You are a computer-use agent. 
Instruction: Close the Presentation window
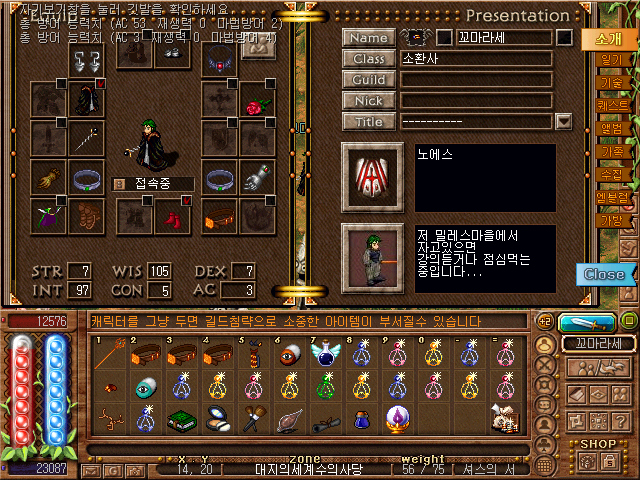coord(604,274)
